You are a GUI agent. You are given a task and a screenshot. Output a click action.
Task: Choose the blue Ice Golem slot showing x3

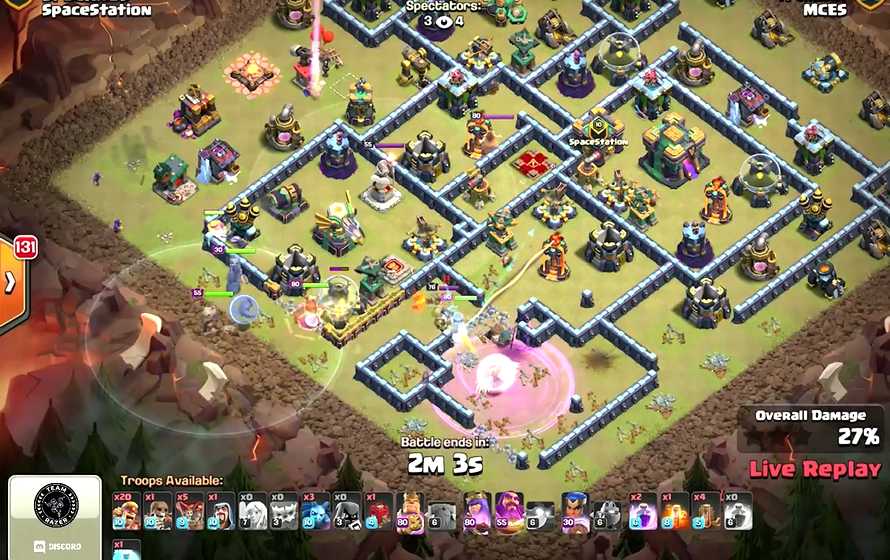click(x=315, y=510)
